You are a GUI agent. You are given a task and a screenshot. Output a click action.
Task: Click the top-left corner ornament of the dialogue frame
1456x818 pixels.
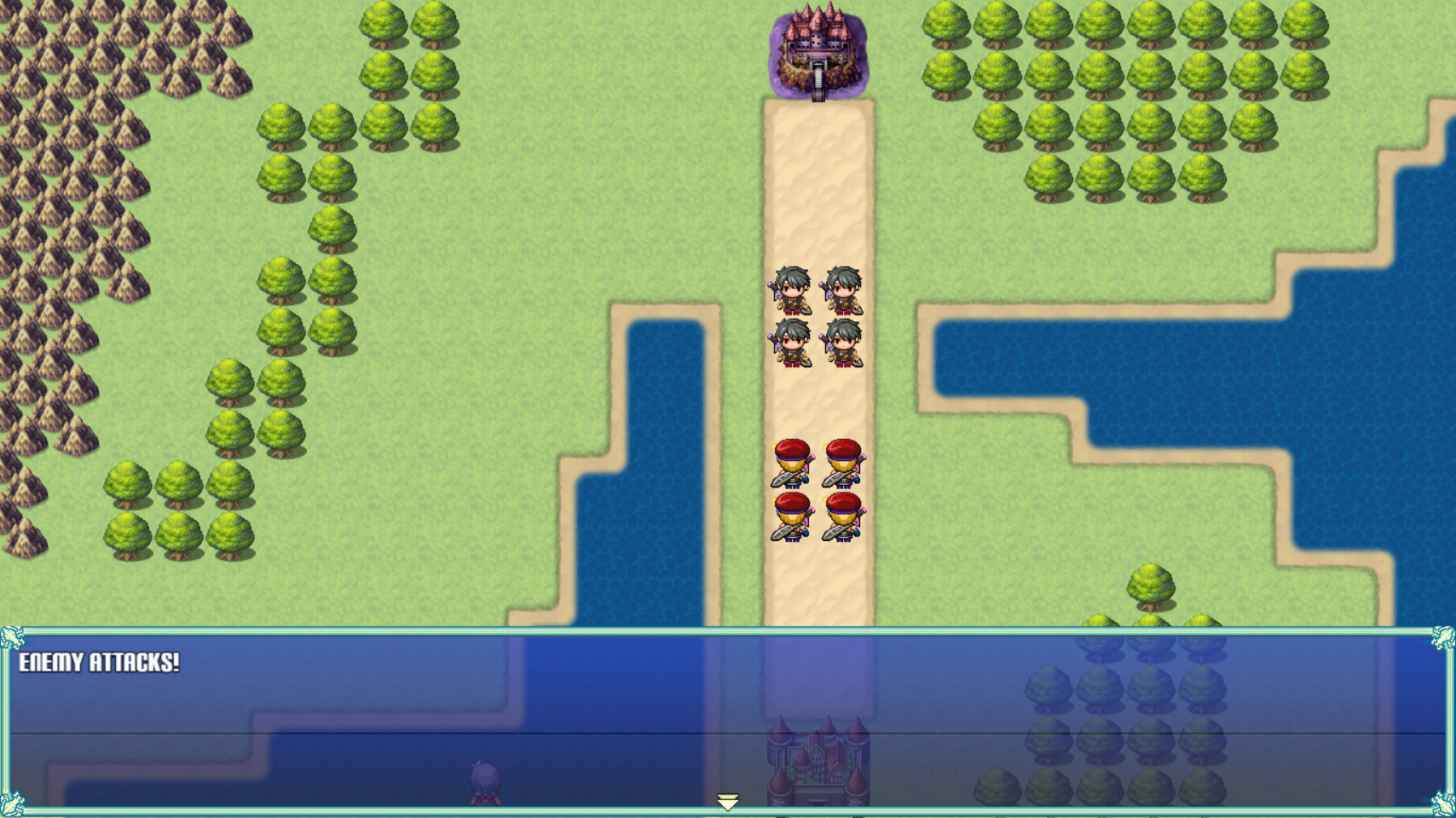pos(11,637)
